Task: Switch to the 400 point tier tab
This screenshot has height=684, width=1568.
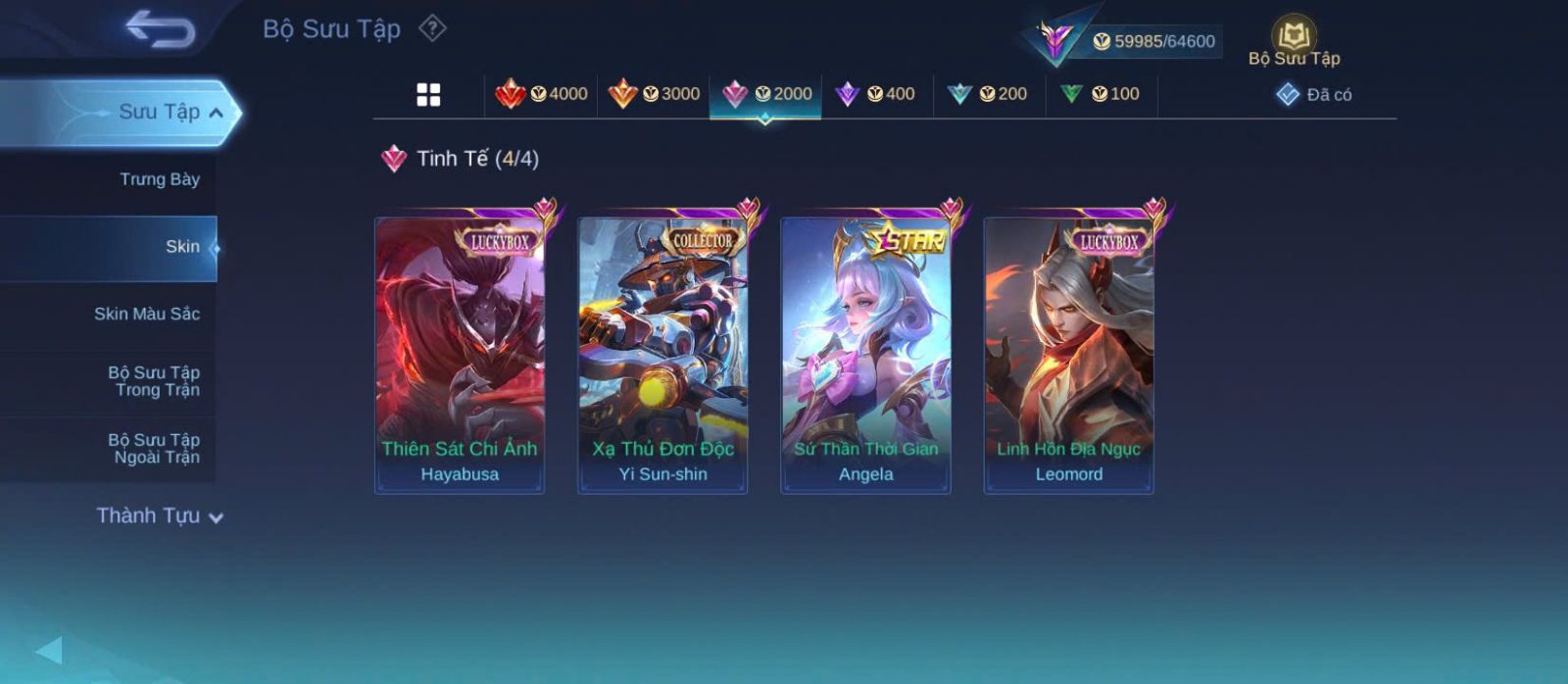Action: (877, 94)
